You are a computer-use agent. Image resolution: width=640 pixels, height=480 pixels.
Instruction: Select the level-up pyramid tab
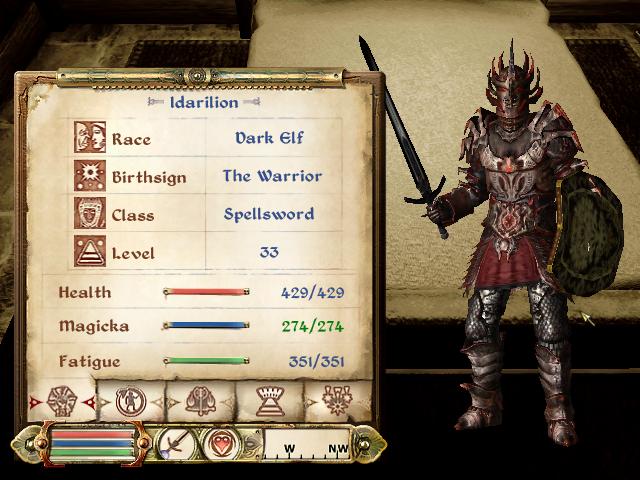(x=268, y=400)
